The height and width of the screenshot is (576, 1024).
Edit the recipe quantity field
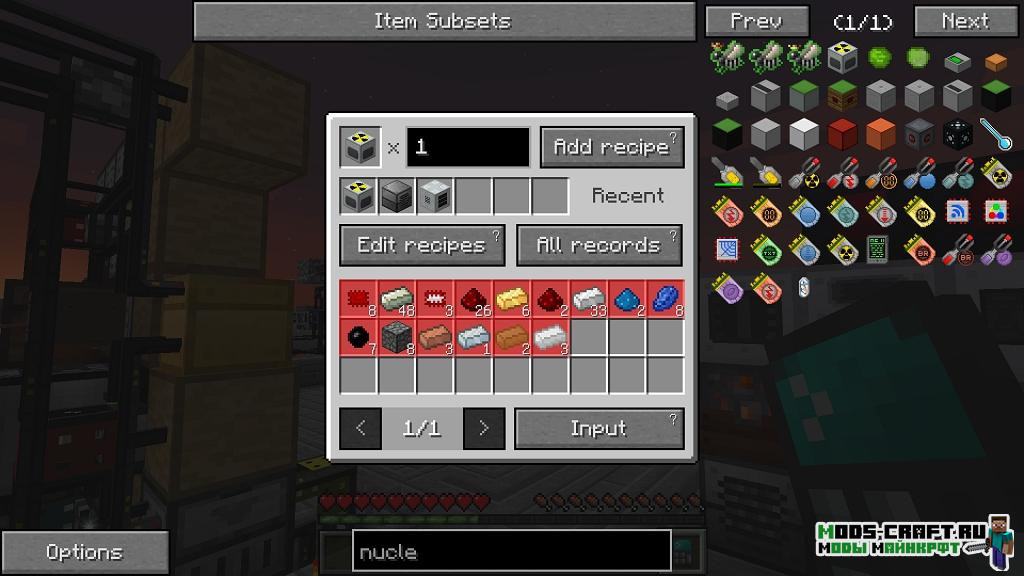click(x=467, y=147)
